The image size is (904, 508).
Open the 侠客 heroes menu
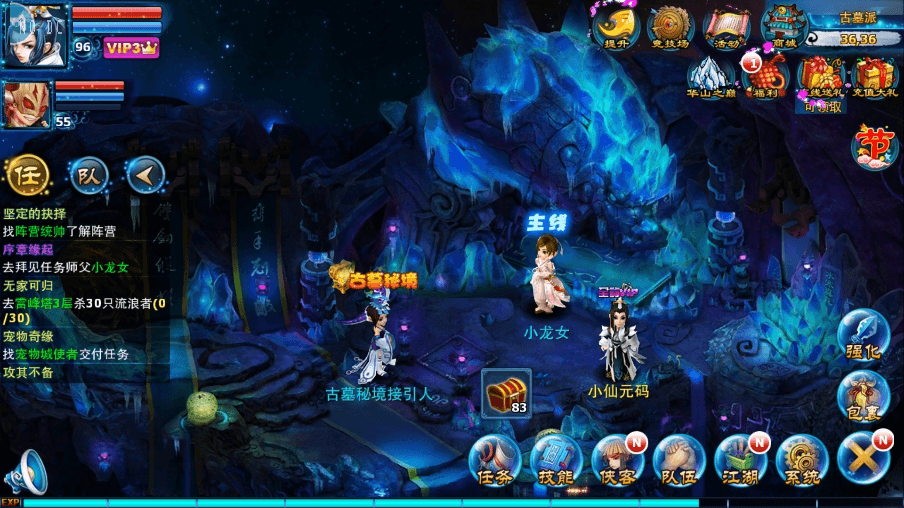[x=618, y=461]
